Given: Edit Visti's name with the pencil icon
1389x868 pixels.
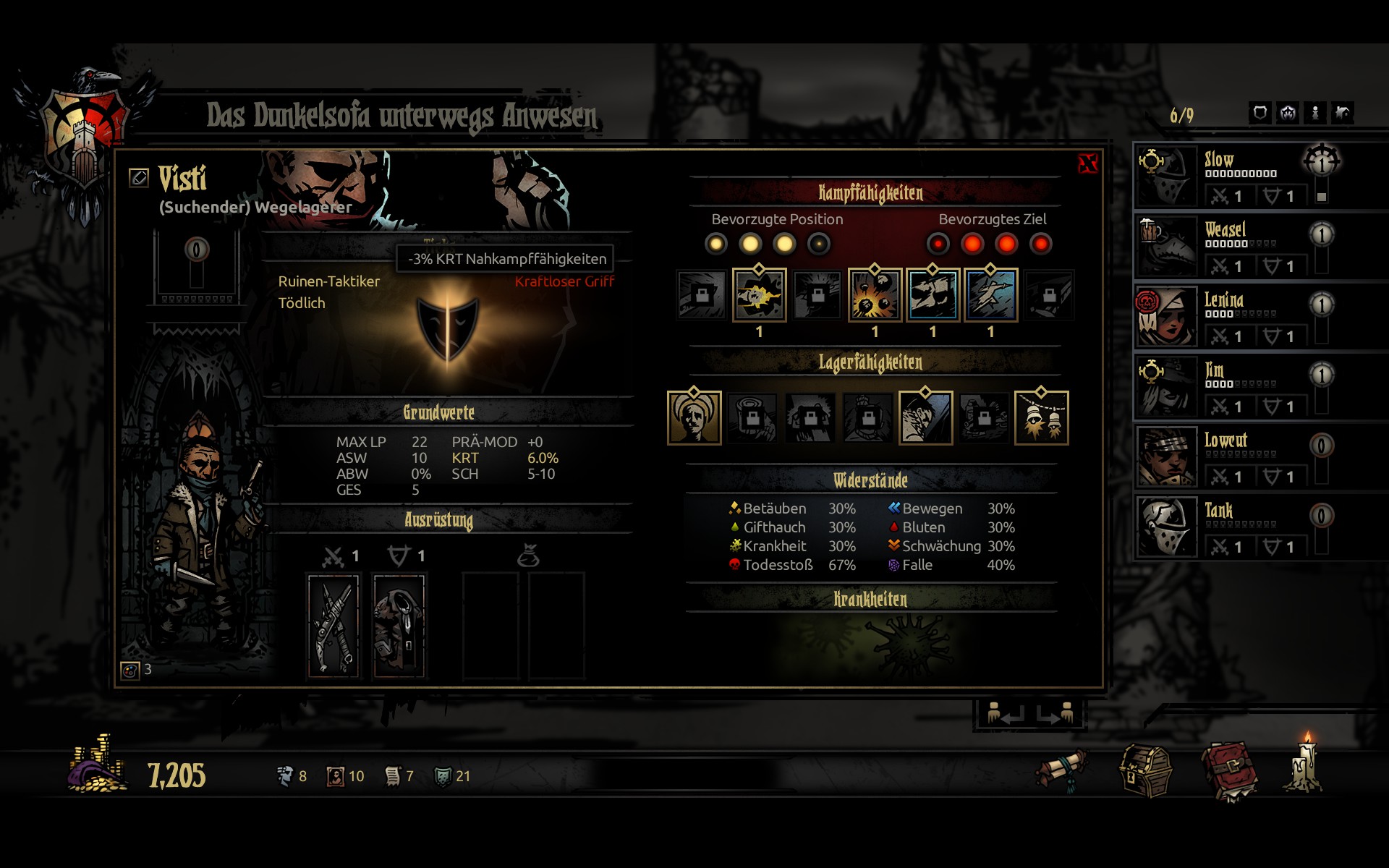Looking at the screenshot, I should click(x=139, y=177).
